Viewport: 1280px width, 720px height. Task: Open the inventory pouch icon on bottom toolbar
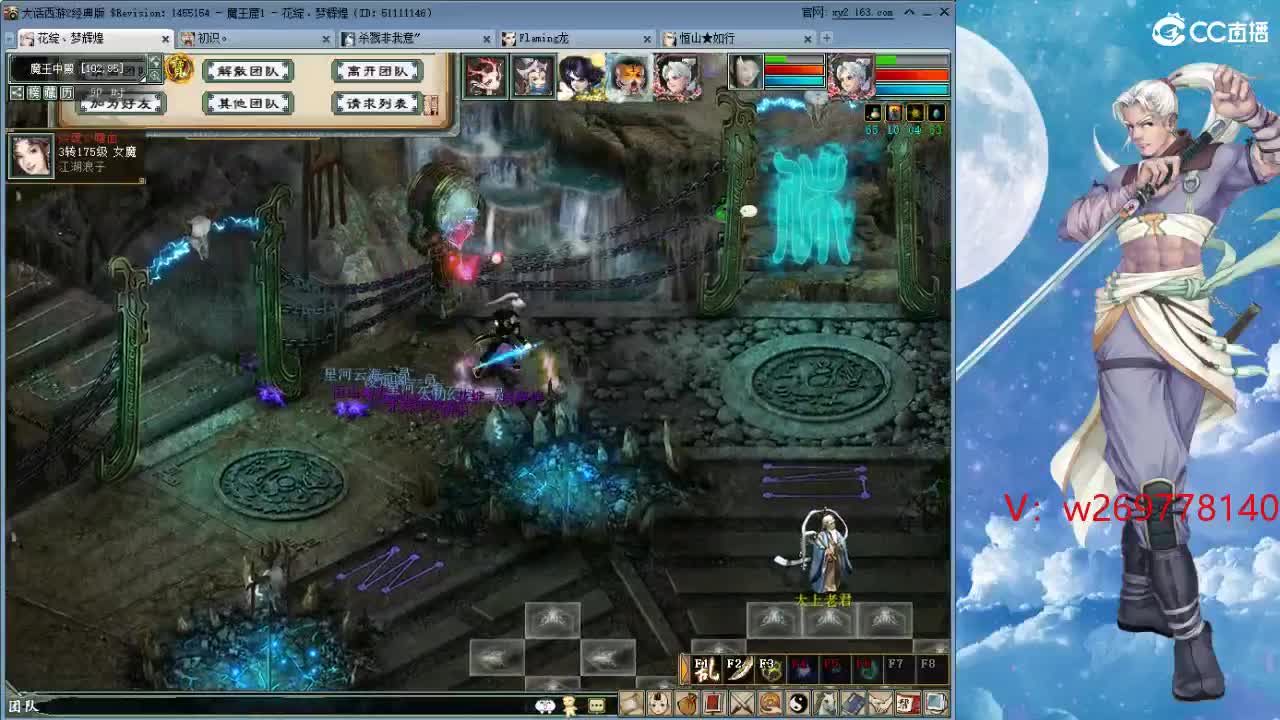tap(686, 702)
